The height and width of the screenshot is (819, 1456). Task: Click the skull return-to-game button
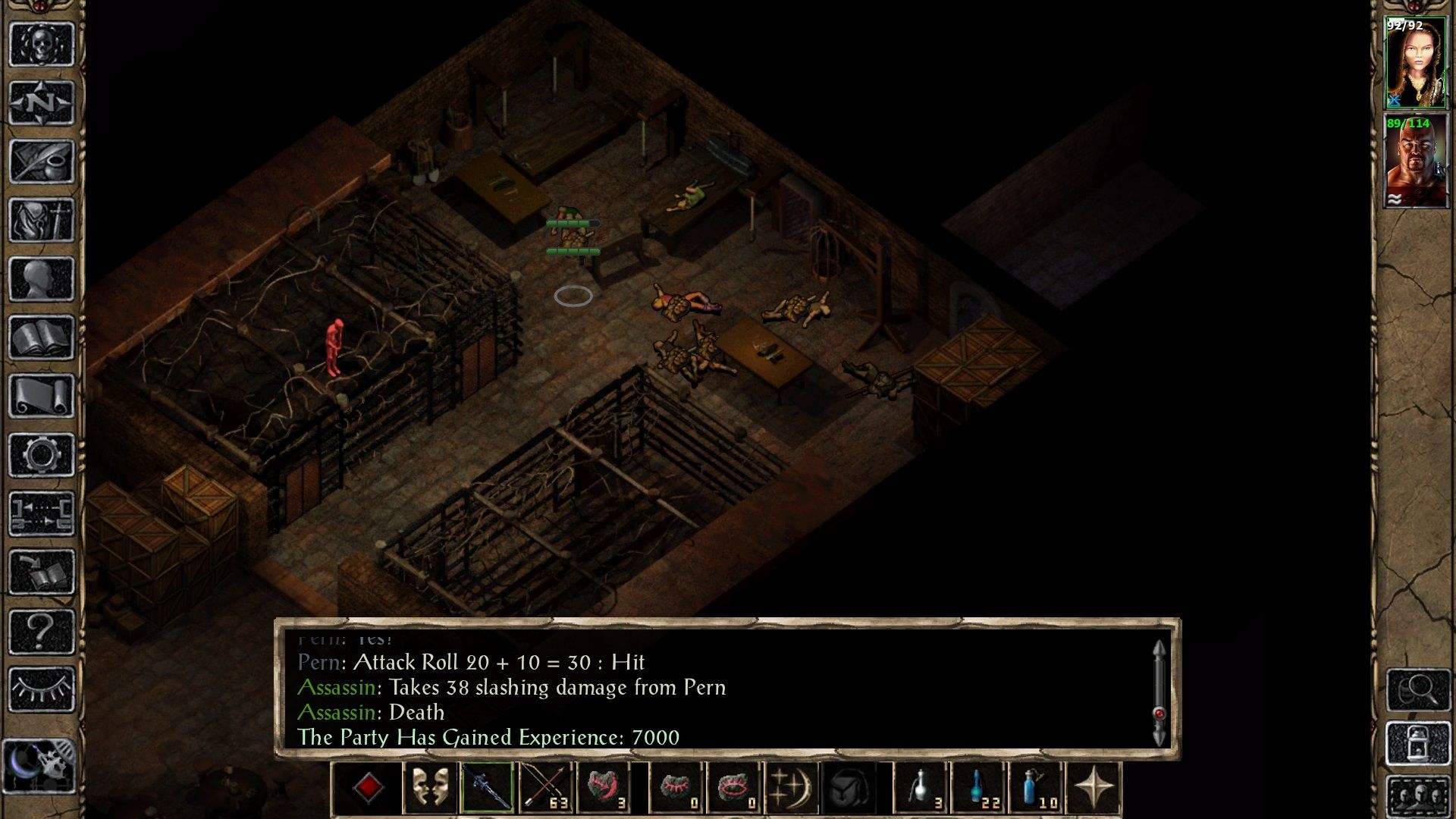pyautogui.click(x=41, y=44)
